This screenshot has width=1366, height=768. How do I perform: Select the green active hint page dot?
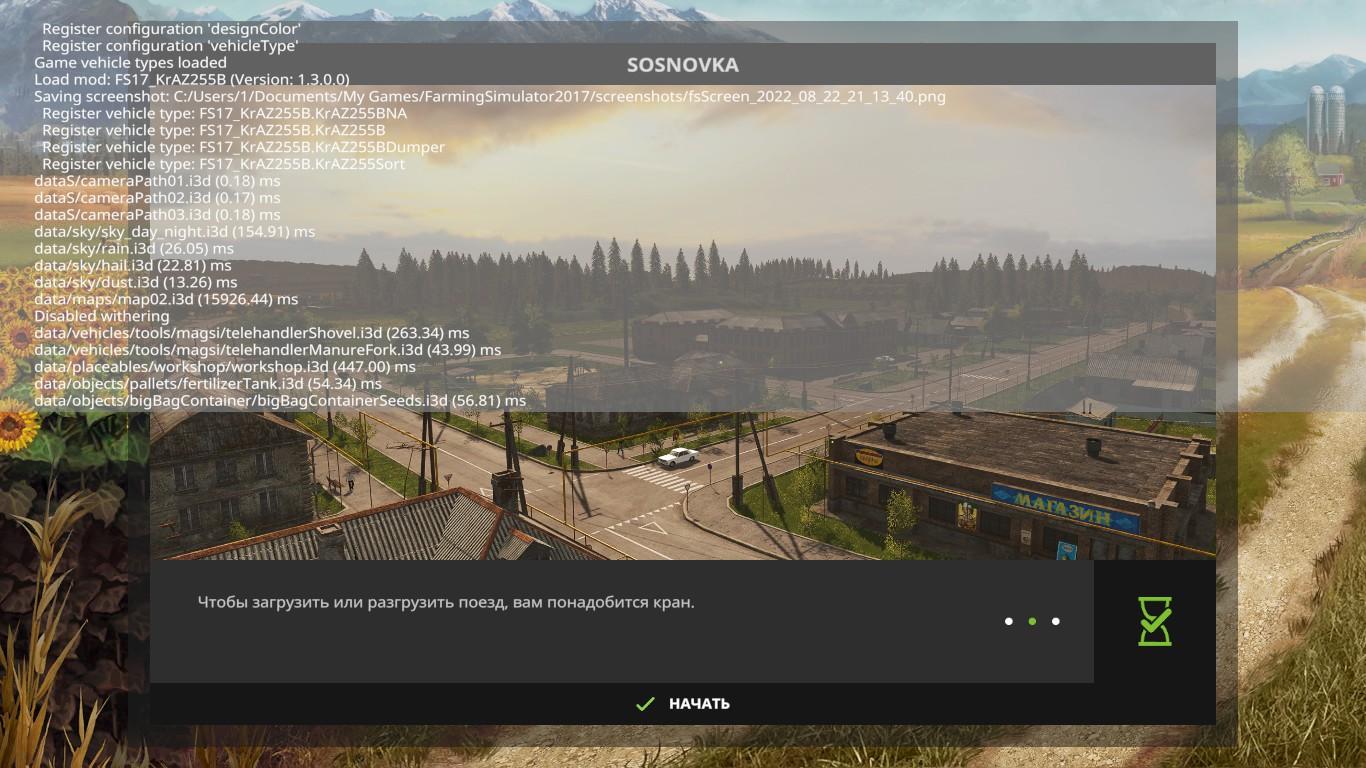click(1032, 621)
